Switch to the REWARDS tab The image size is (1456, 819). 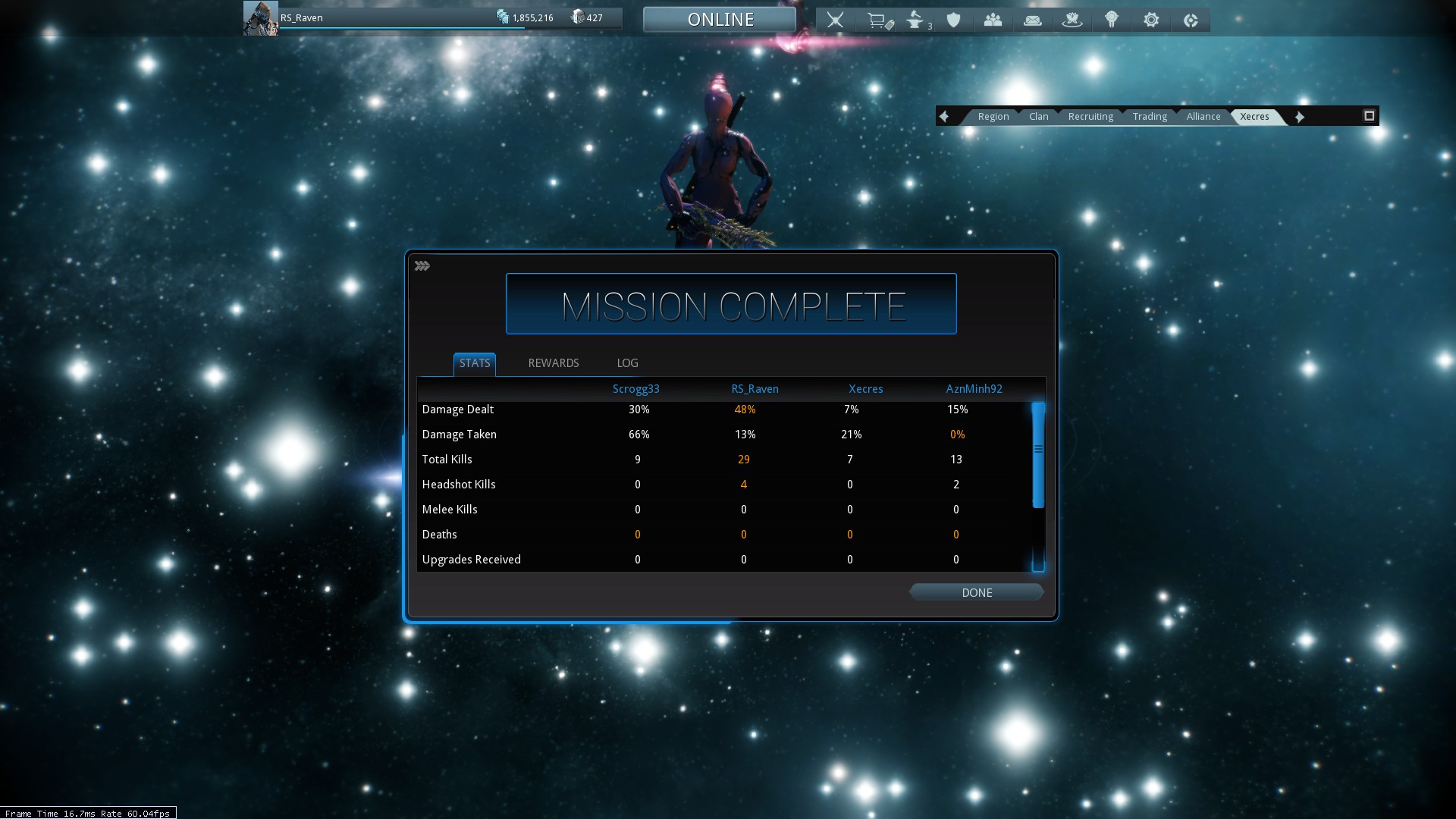[553, 363]
